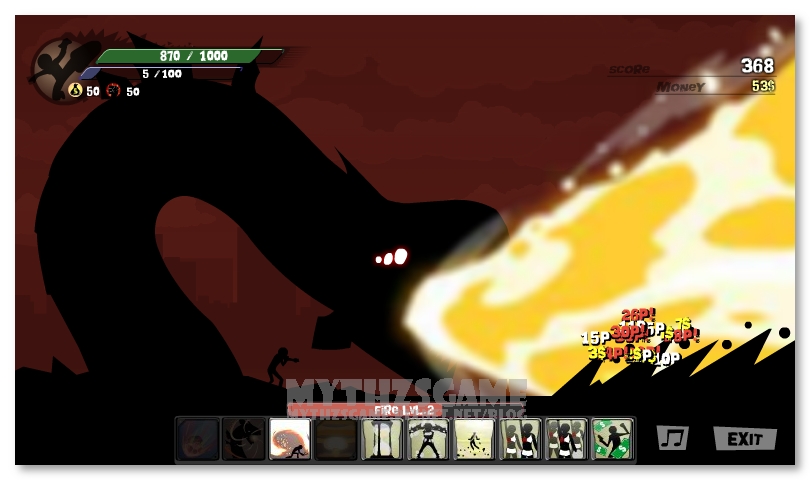The image size is (810, 480).
Task: Click the running stickman on yellow icon
Action: (474, 438)
